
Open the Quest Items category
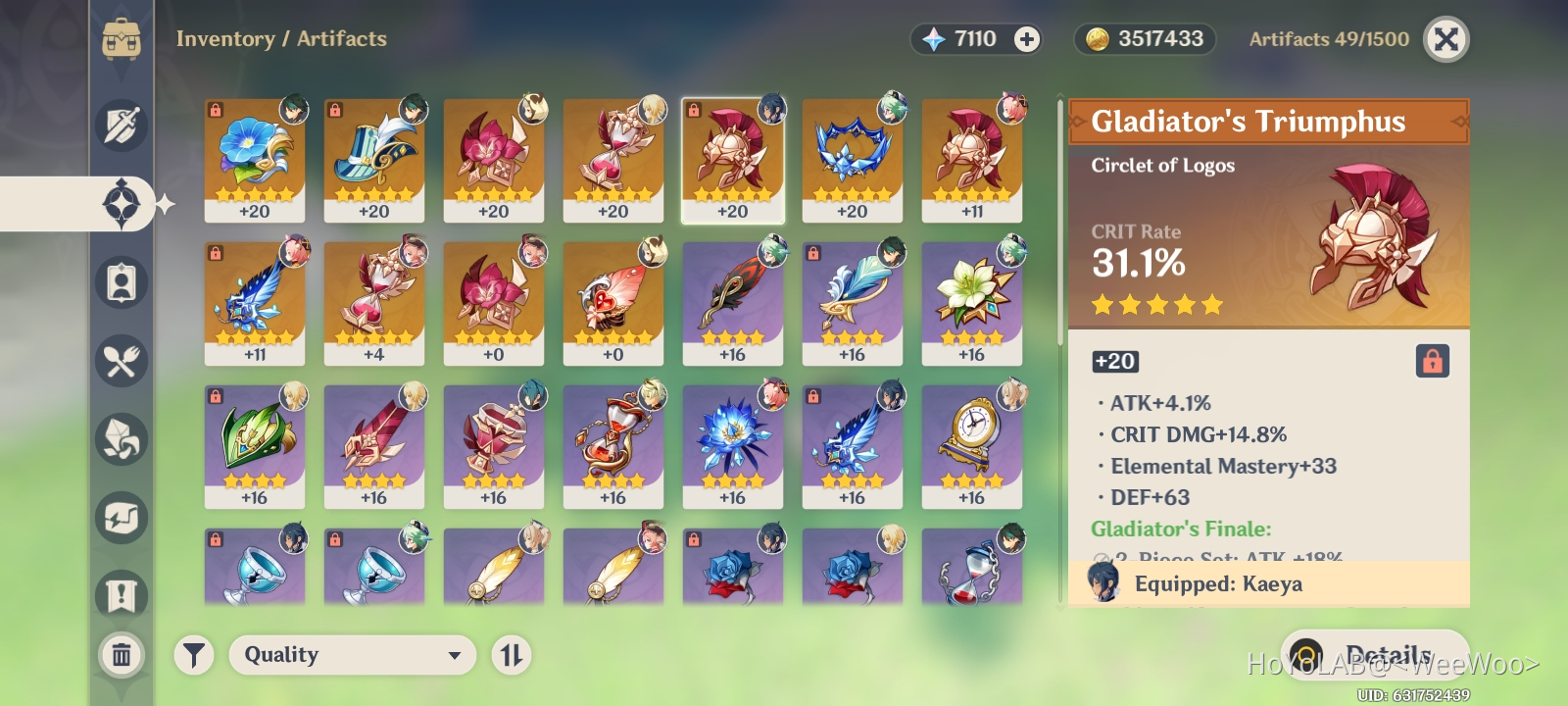[x=121, y=595]
